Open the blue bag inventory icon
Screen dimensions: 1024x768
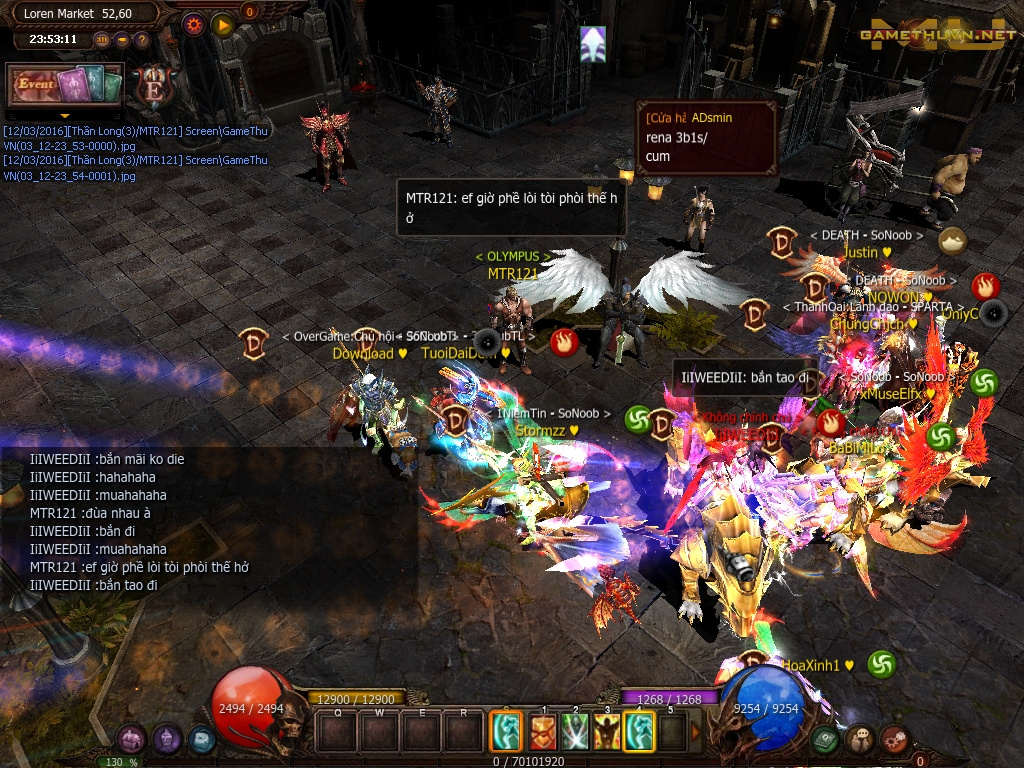(201, 740)
